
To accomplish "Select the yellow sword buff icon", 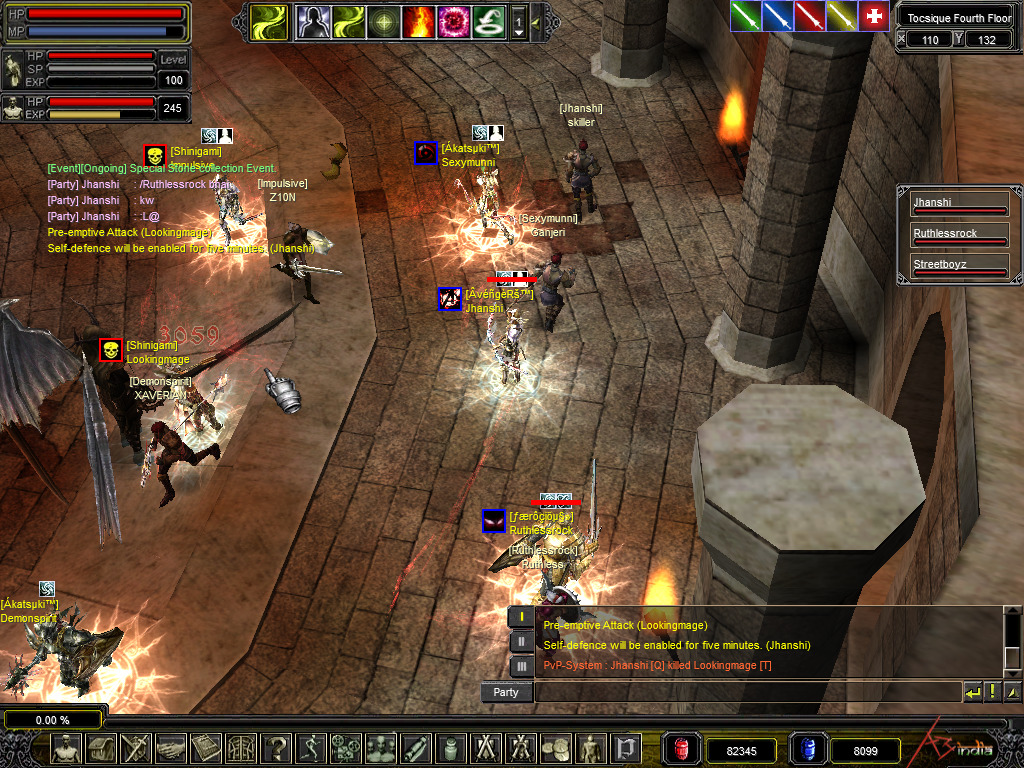I will 841,16.
